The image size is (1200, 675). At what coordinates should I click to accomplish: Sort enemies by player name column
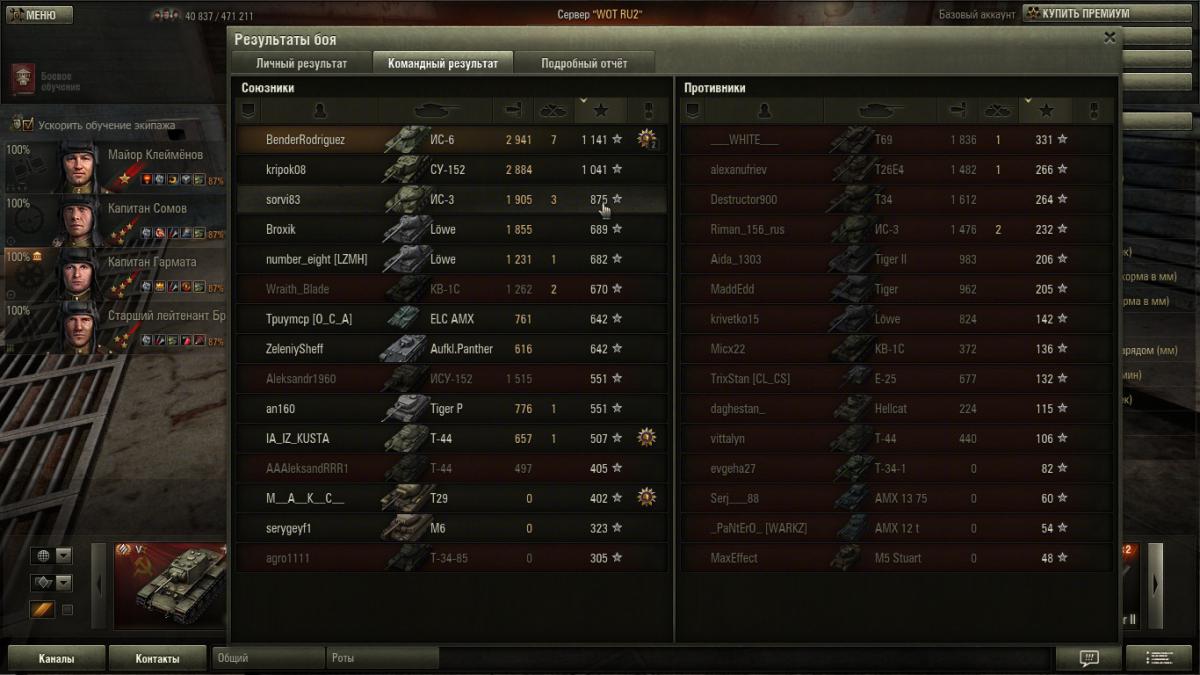[x=765, y=110]
